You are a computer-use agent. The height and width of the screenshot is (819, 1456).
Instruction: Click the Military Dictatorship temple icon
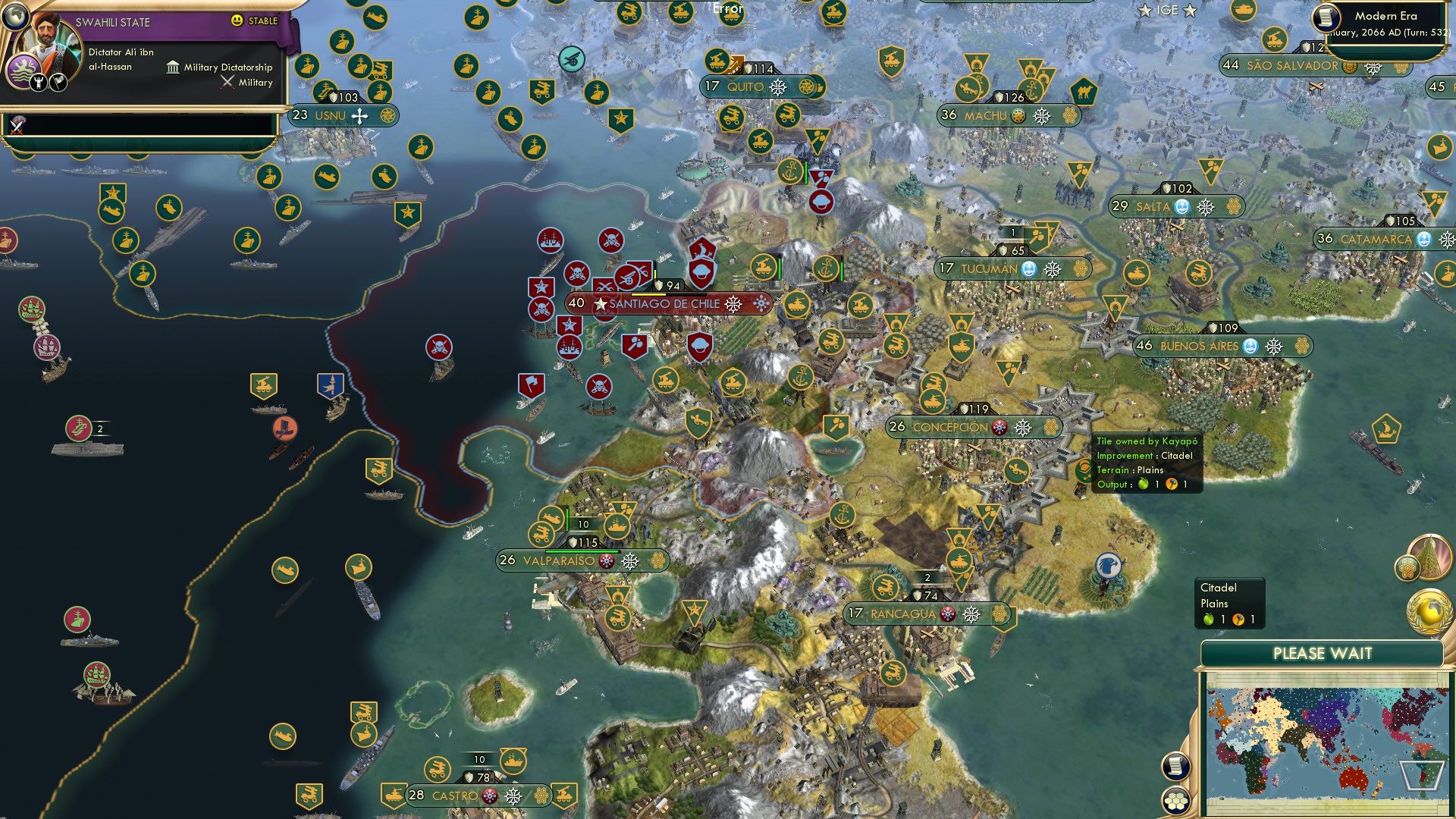pos(173,70)
